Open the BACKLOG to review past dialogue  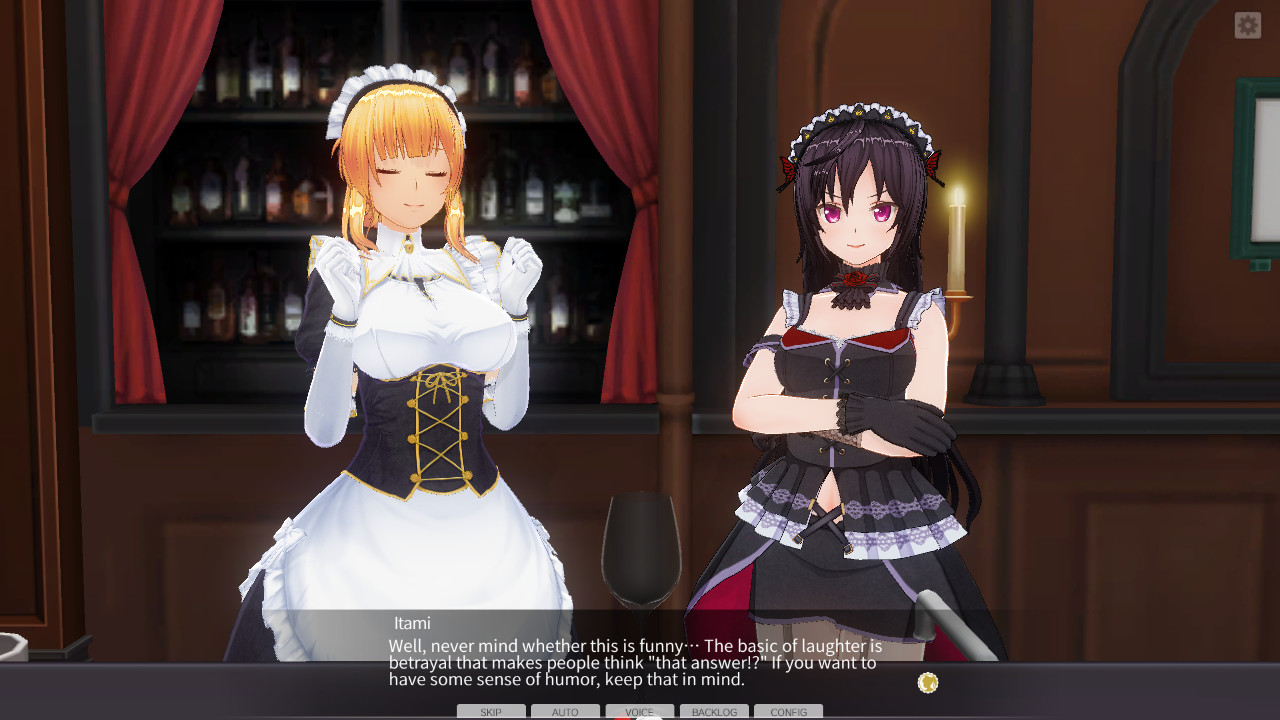click(714, 712)
